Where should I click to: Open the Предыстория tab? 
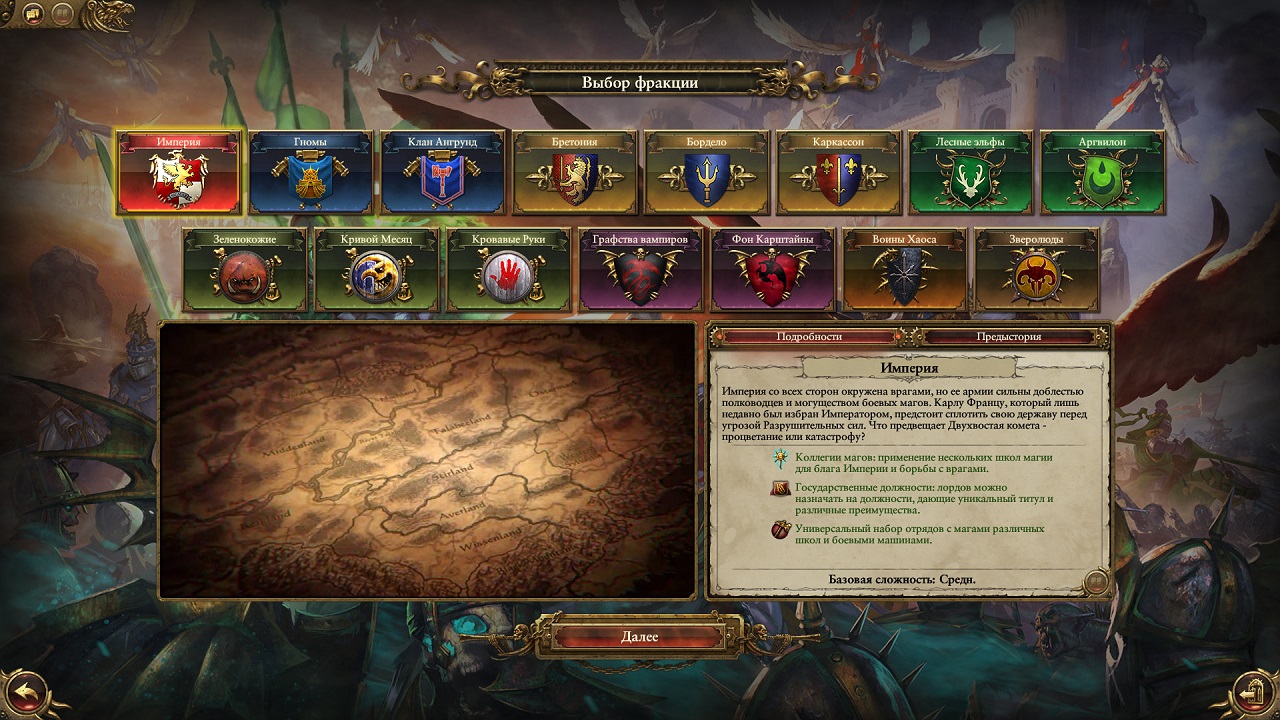click(x=1009, y=337)
